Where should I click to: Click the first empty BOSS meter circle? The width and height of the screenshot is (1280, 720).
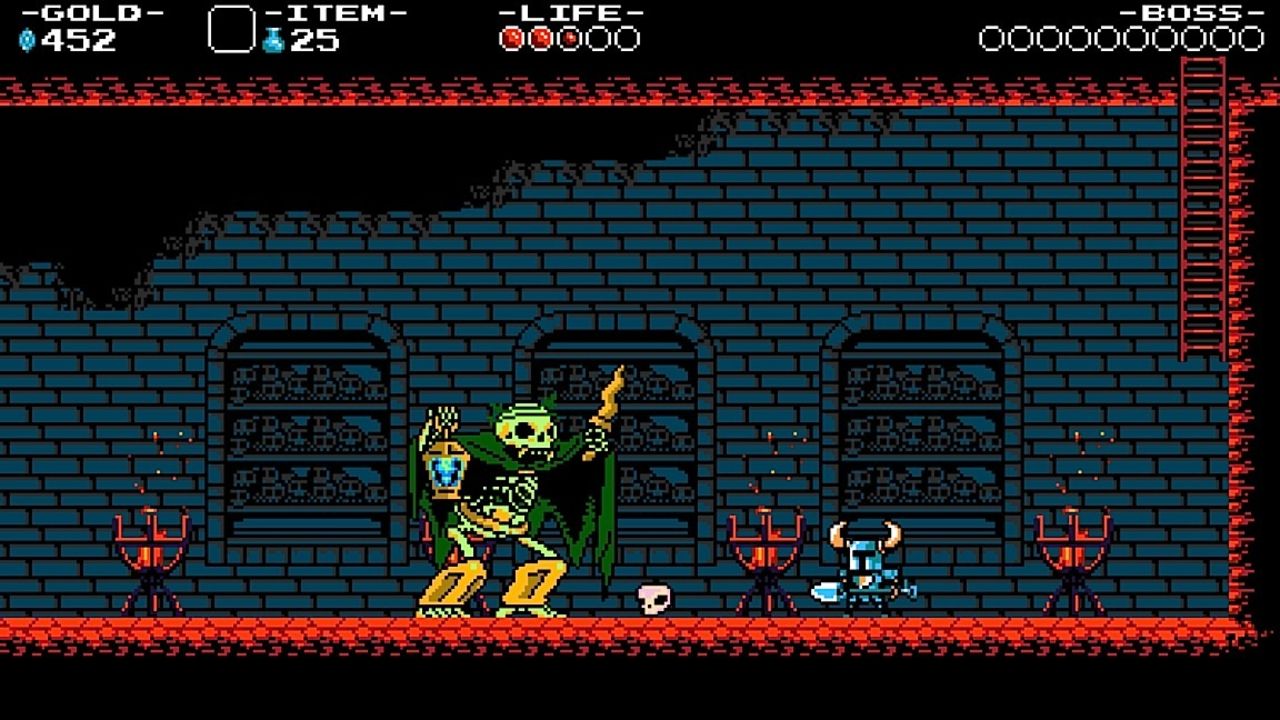point(993,37)
